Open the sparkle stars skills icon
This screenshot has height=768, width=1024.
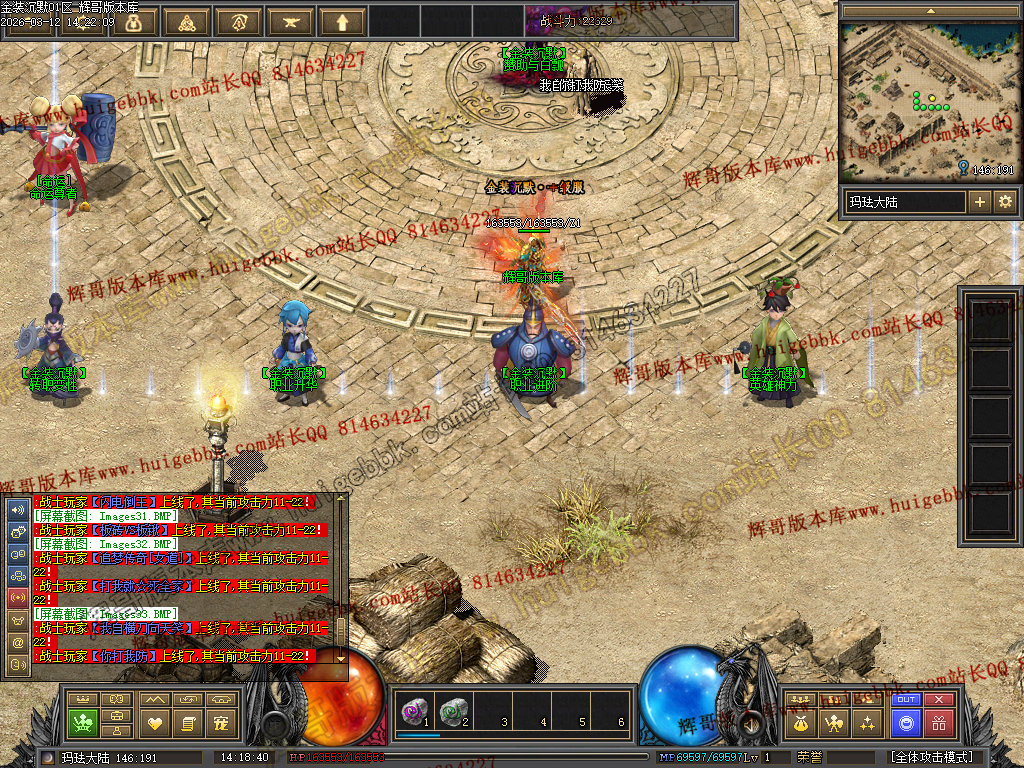click(867, 722)
